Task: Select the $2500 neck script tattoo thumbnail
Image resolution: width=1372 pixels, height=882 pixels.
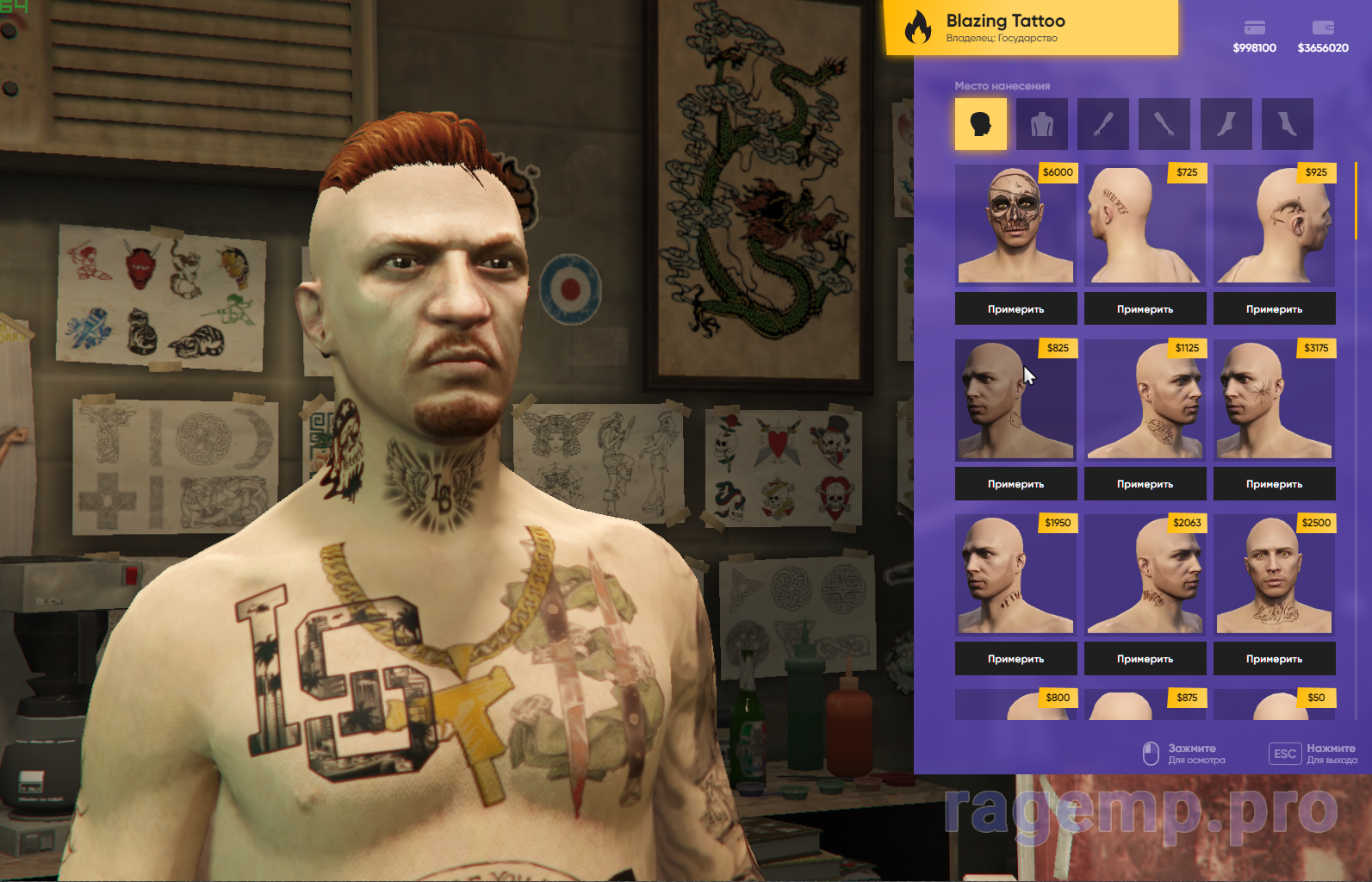Action: point(1274,575)
